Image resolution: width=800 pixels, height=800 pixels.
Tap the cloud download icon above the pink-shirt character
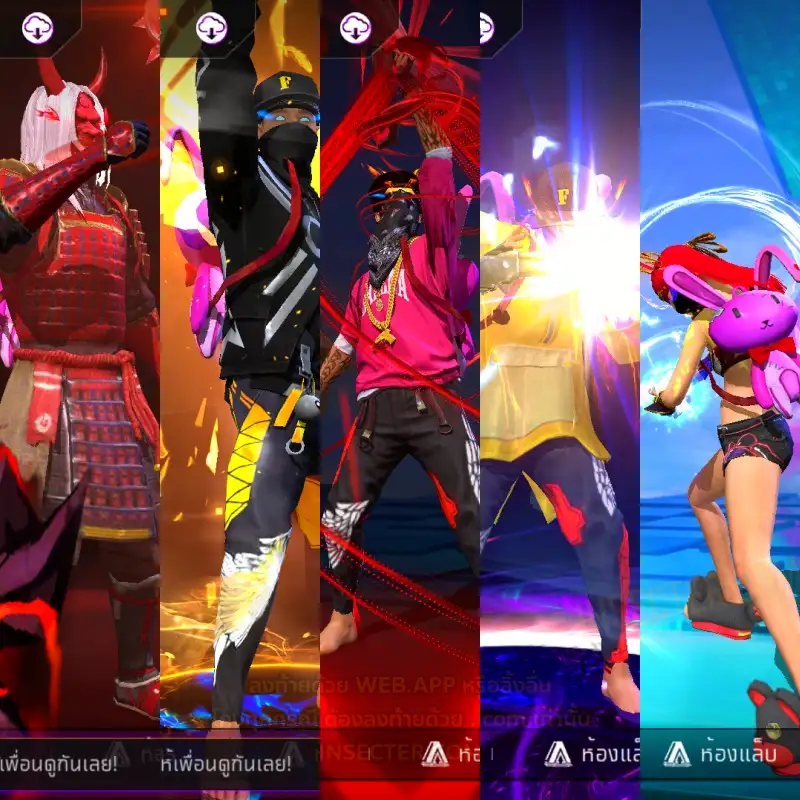(x=355, y=28)
